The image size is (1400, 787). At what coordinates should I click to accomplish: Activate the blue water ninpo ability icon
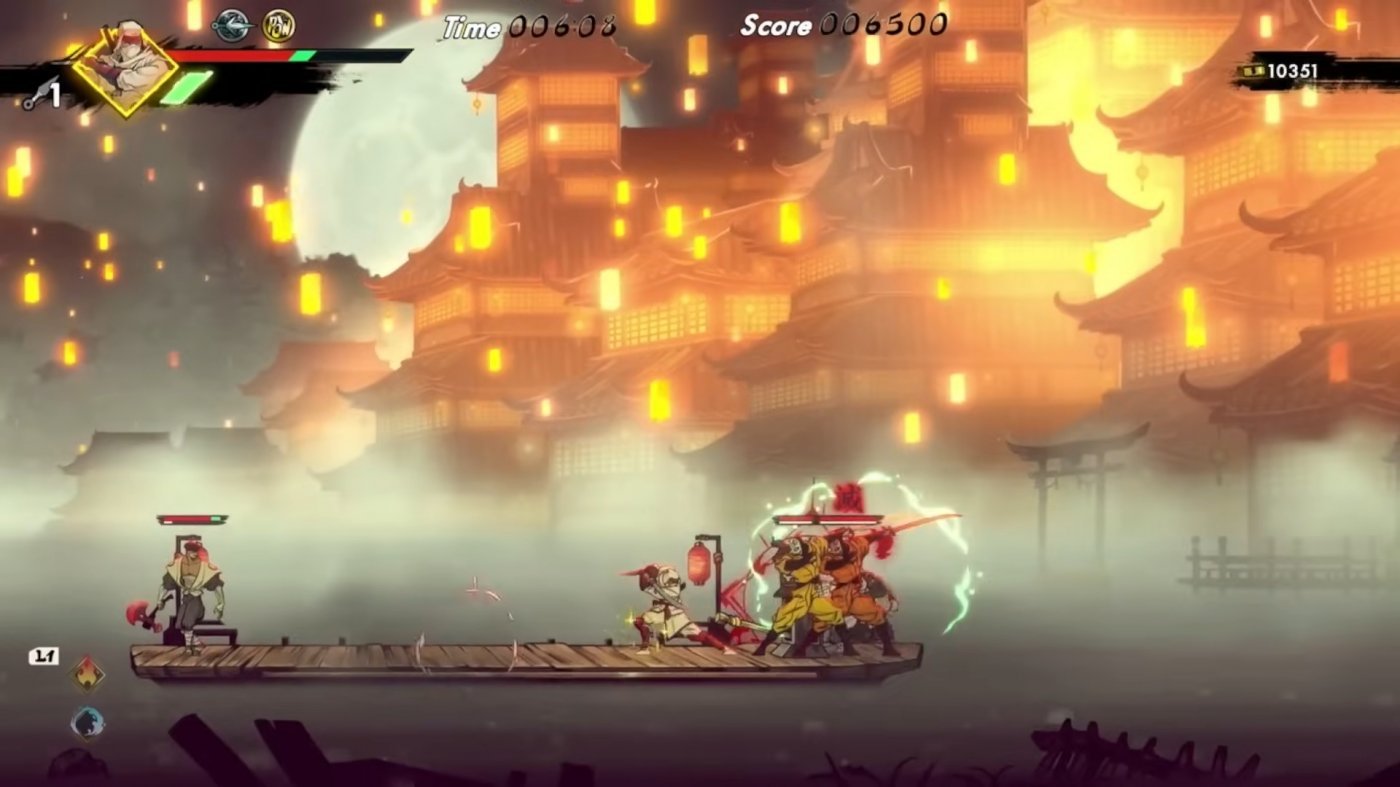point(88,722)
